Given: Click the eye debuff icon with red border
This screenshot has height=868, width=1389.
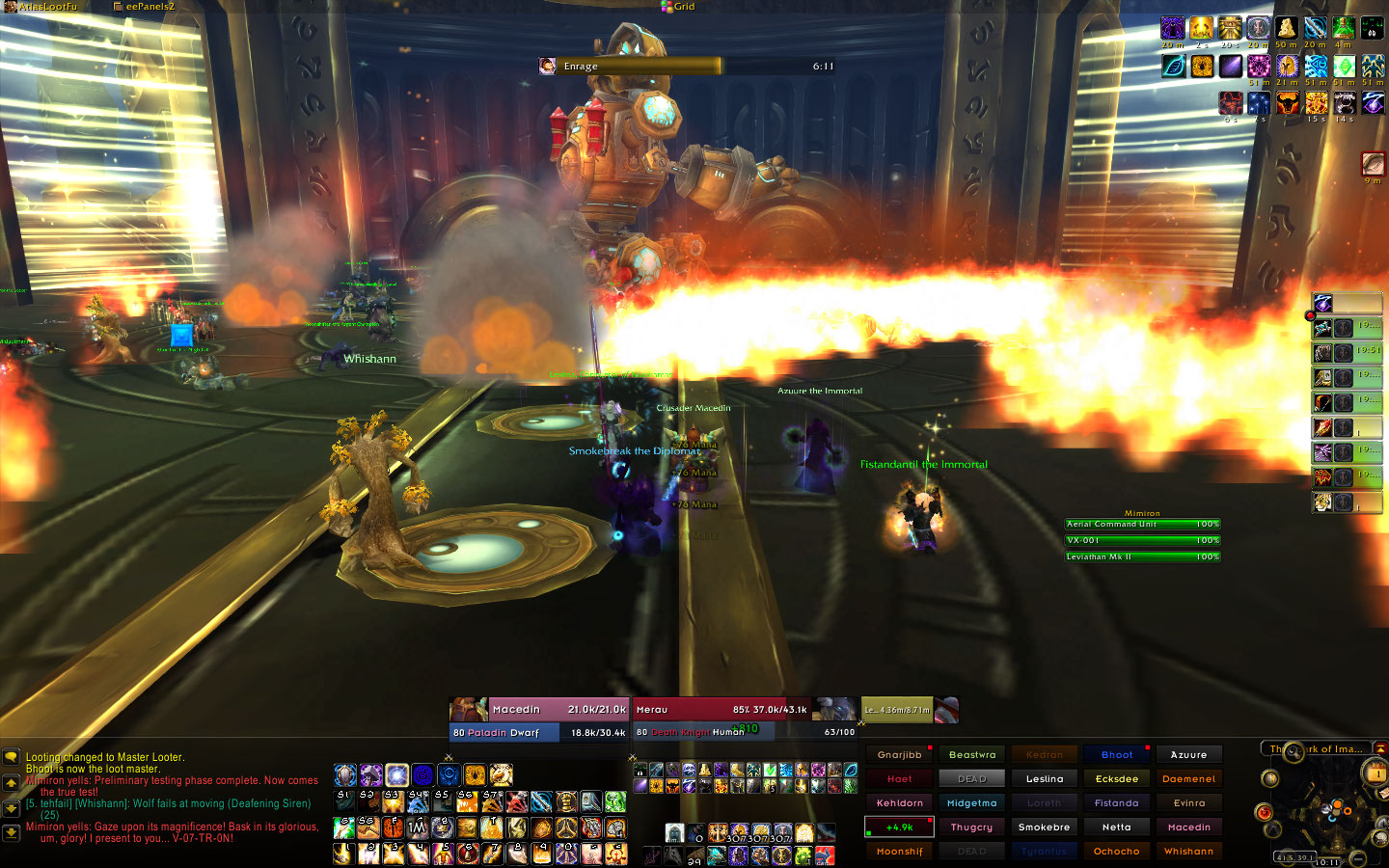Looking at the screenshot, I should [1373, 163].
